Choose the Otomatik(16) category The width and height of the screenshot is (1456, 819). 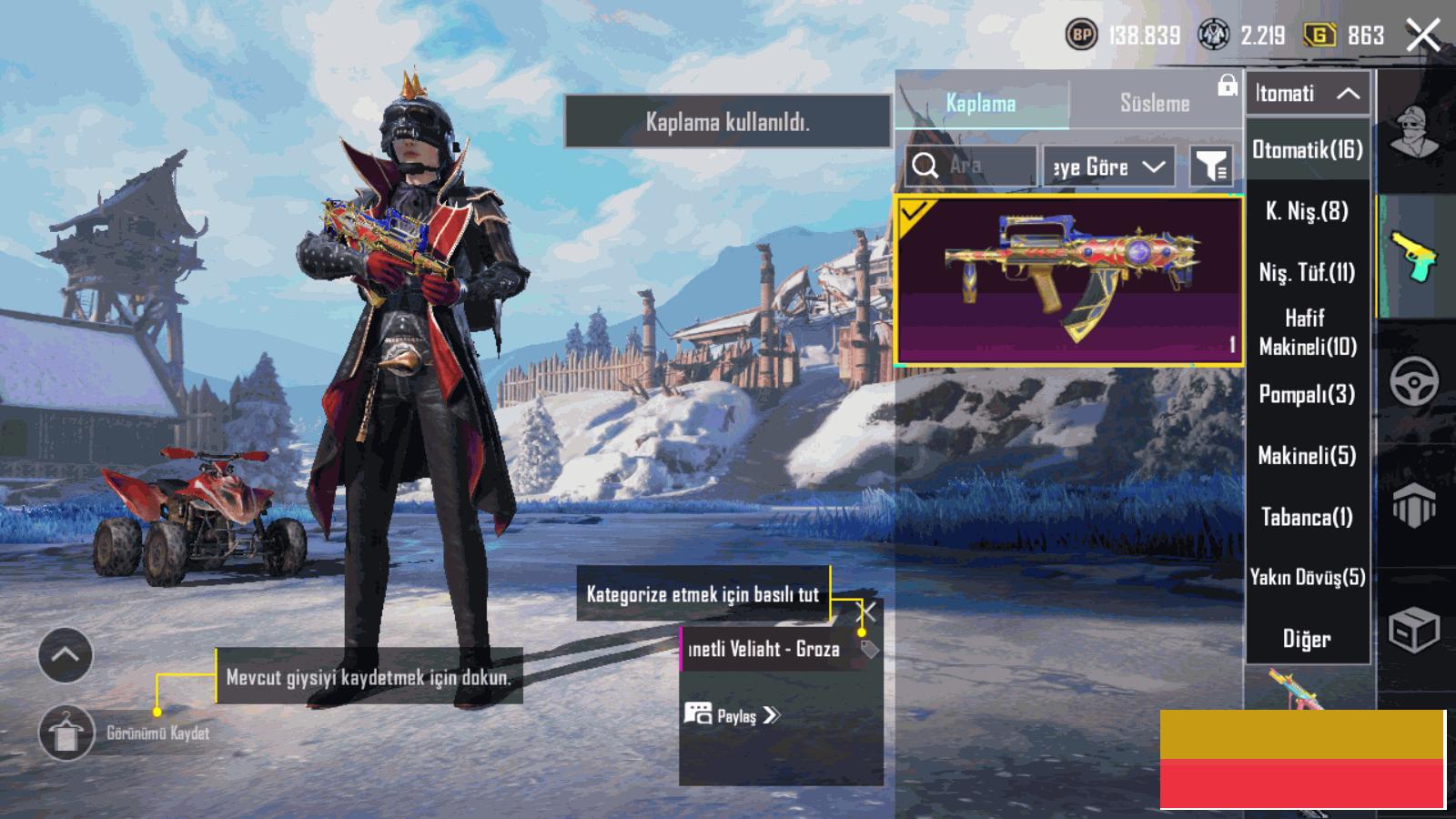1308,150
